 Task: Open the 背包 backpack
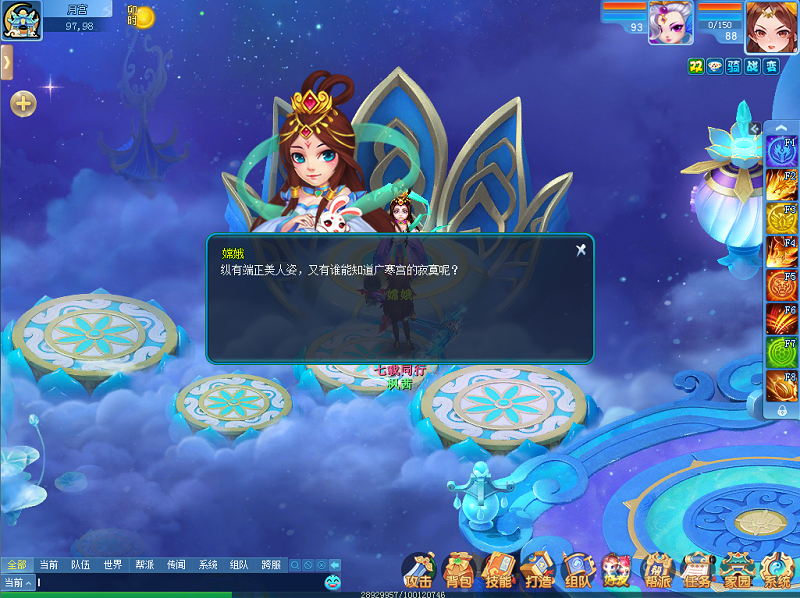pyautogui.click(x=458, y=571)
